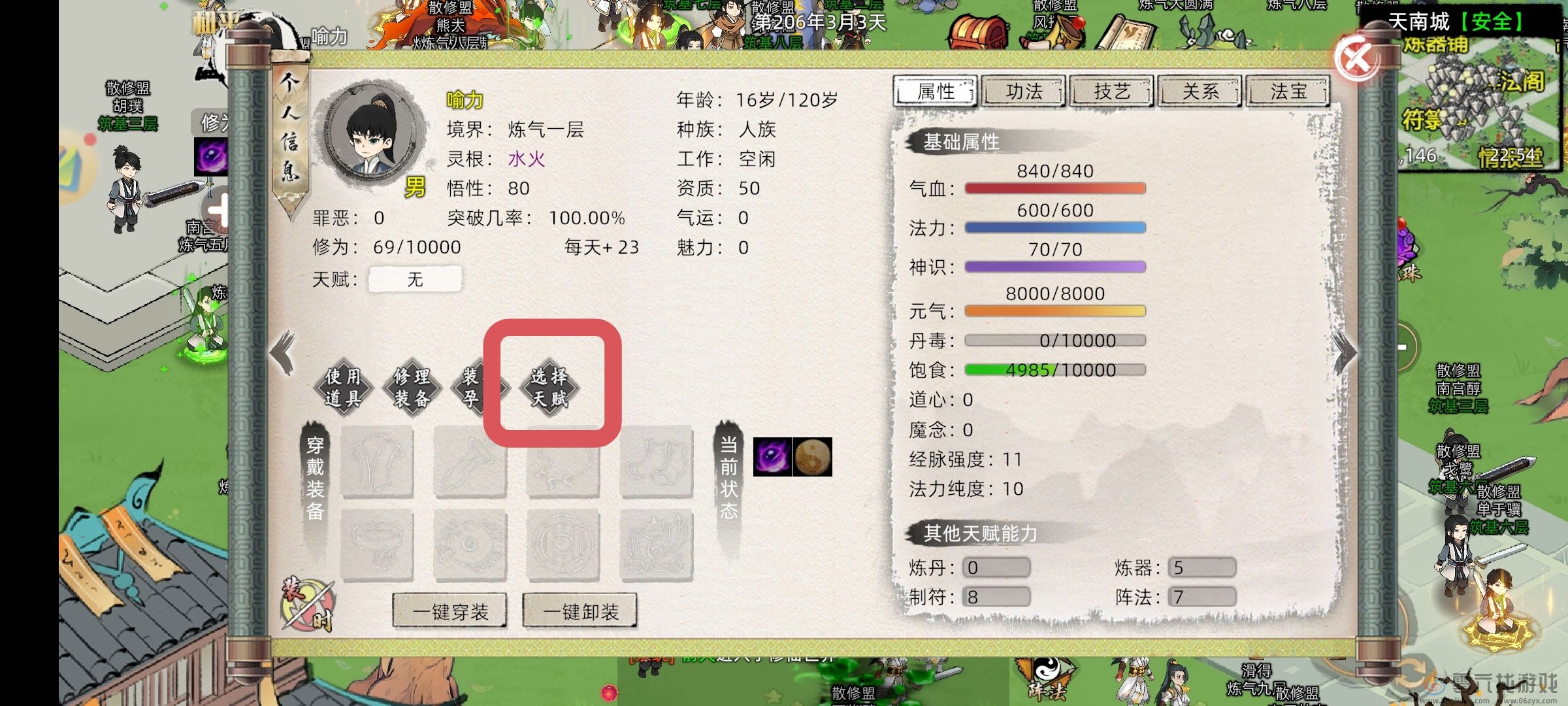Click the first empty equipment slot
The height and width of the screenshot is (706, 1568).
[378, 463]
